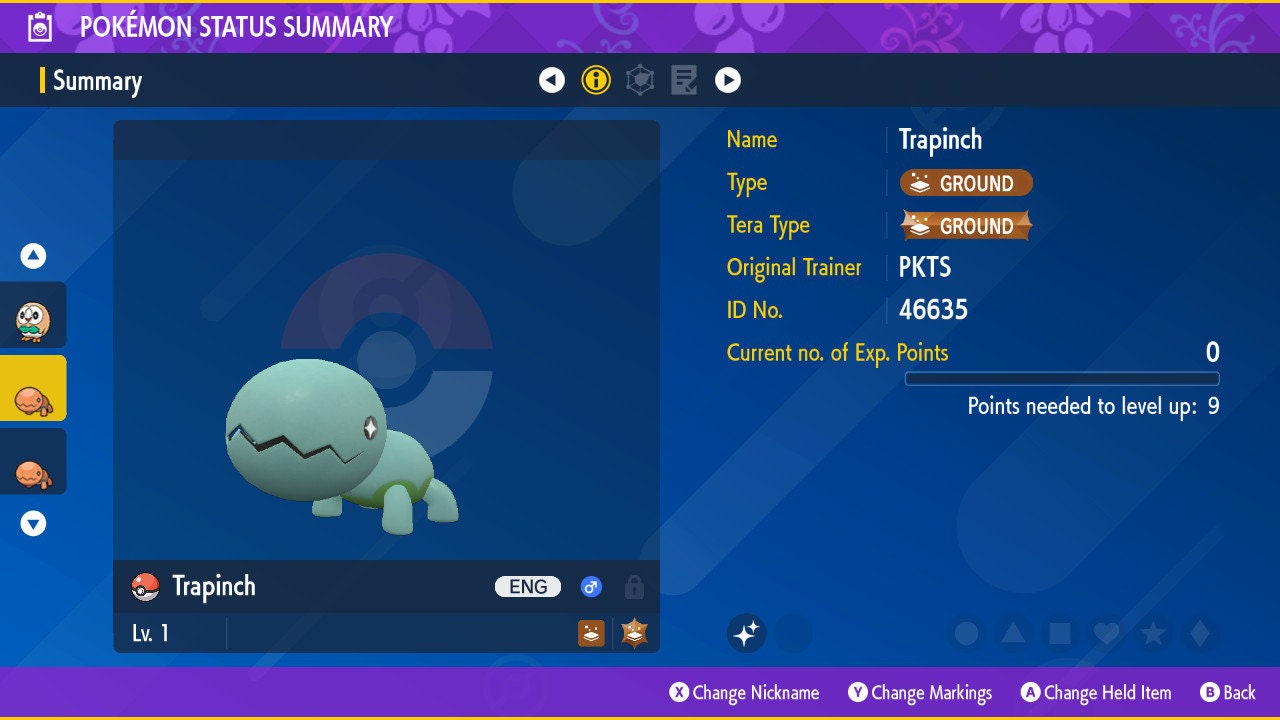This screenshot has height=720, width=1280.
Task: Select the yellow-highlighted Trapinch party slot
Action: tap(33, 388)
